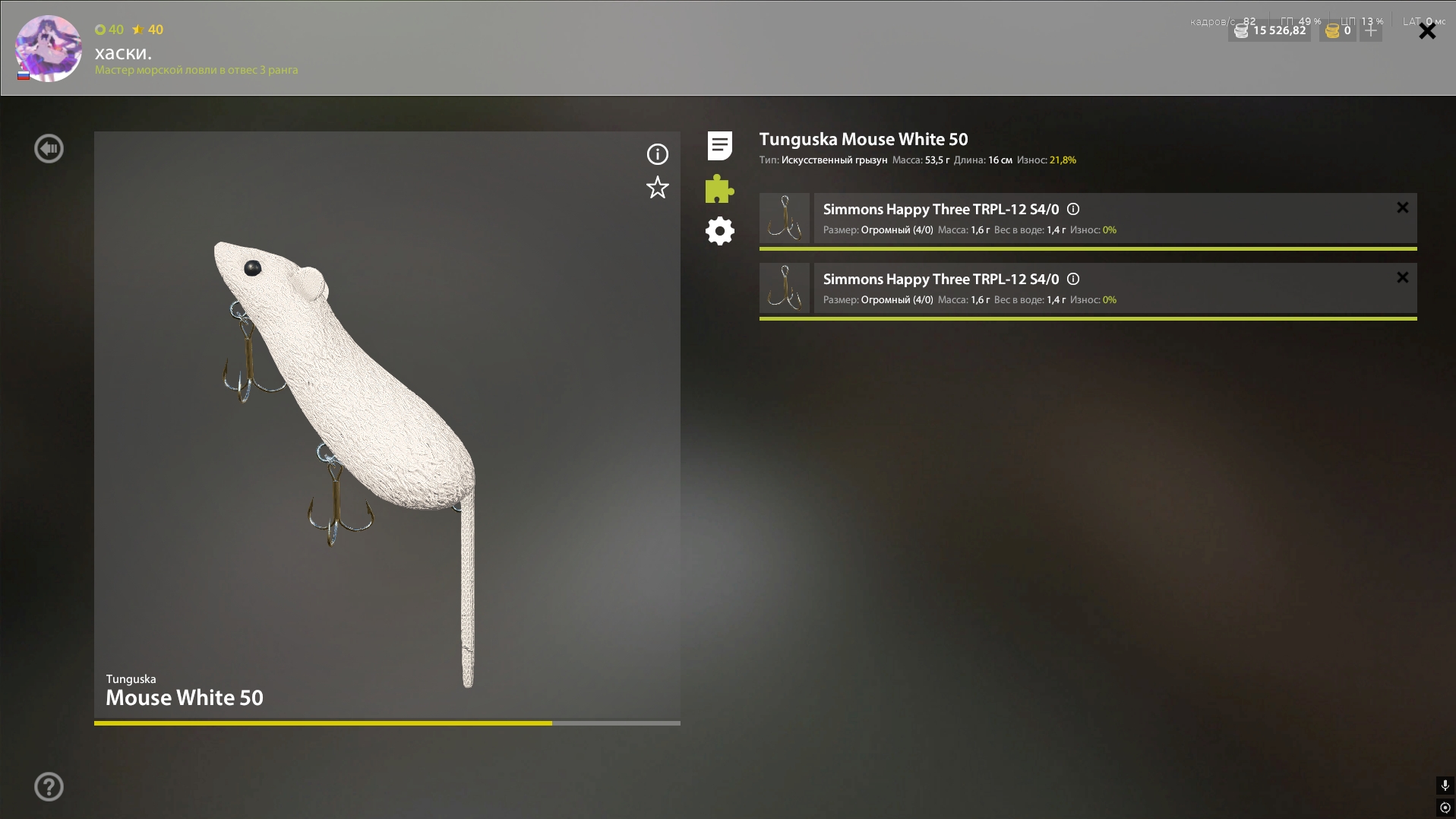1456x819 pixels.
Task: Select the second treble hook thumbnail
Action: click(x=785, y=288)
